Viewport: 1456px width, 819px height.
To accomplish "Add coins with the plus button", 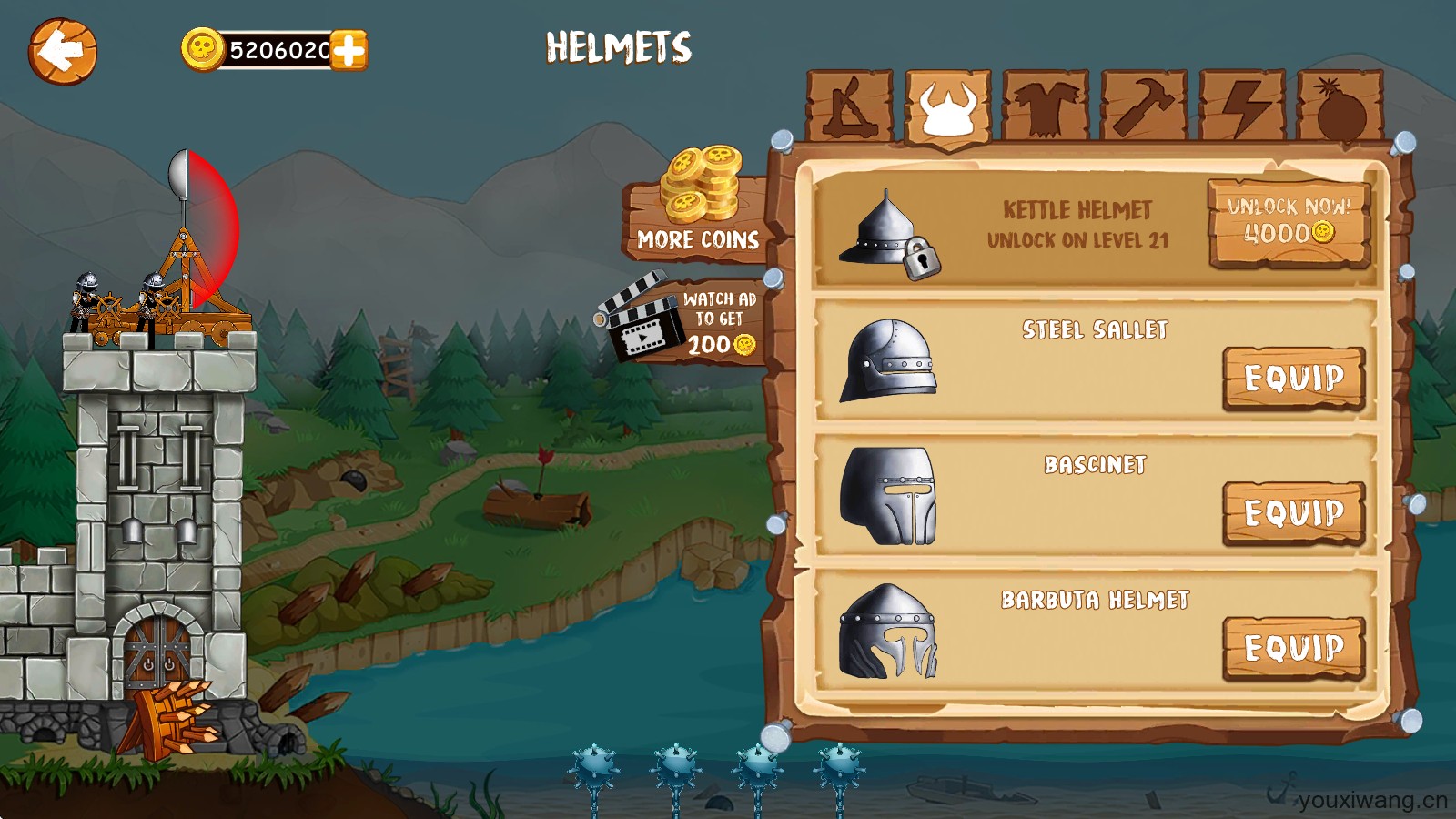I will point(349,50).
